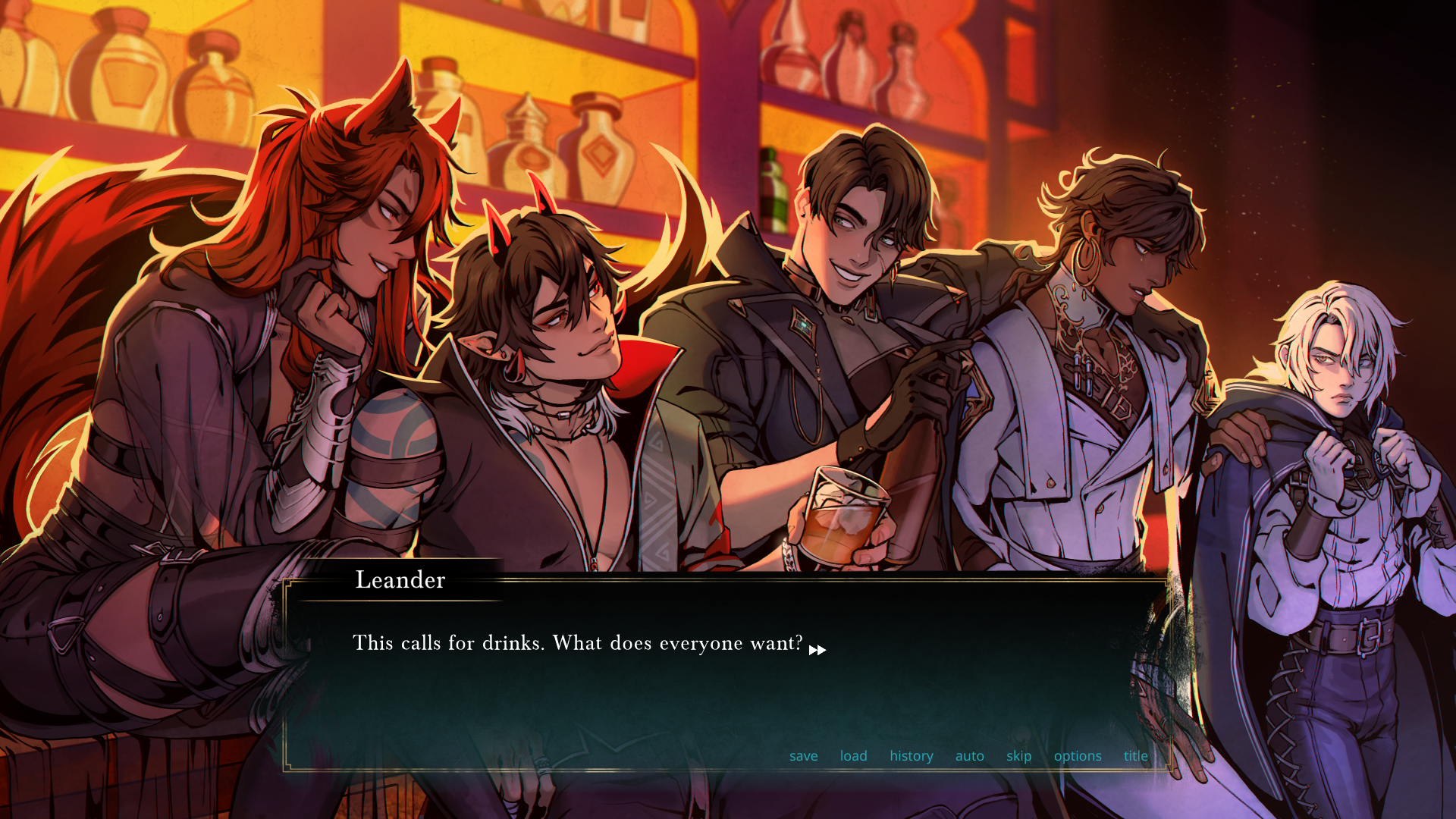The image size is (1456, 819).
Task: Open the options menu
Action: [x=1077, y=756]
